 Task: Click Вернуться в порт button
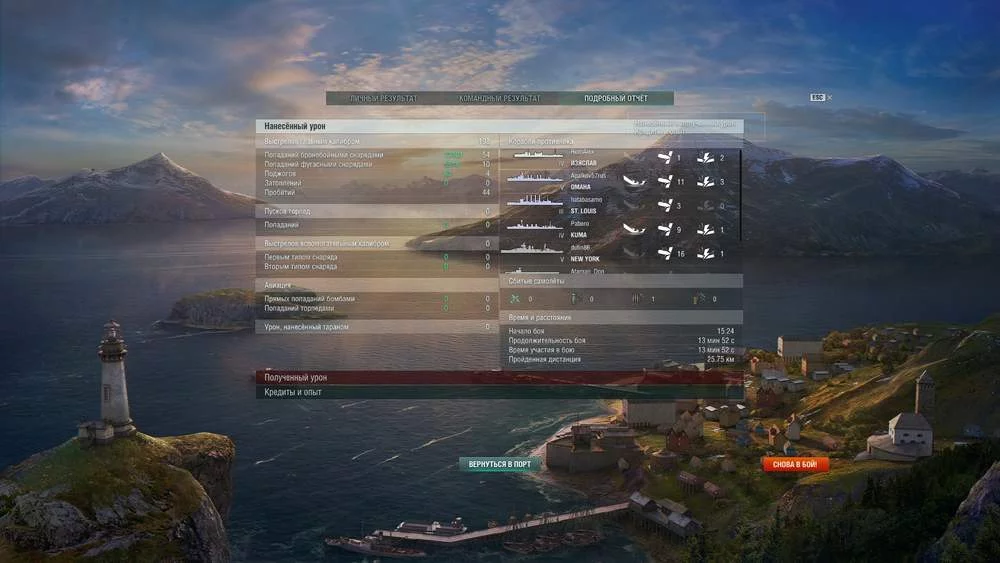500,465
